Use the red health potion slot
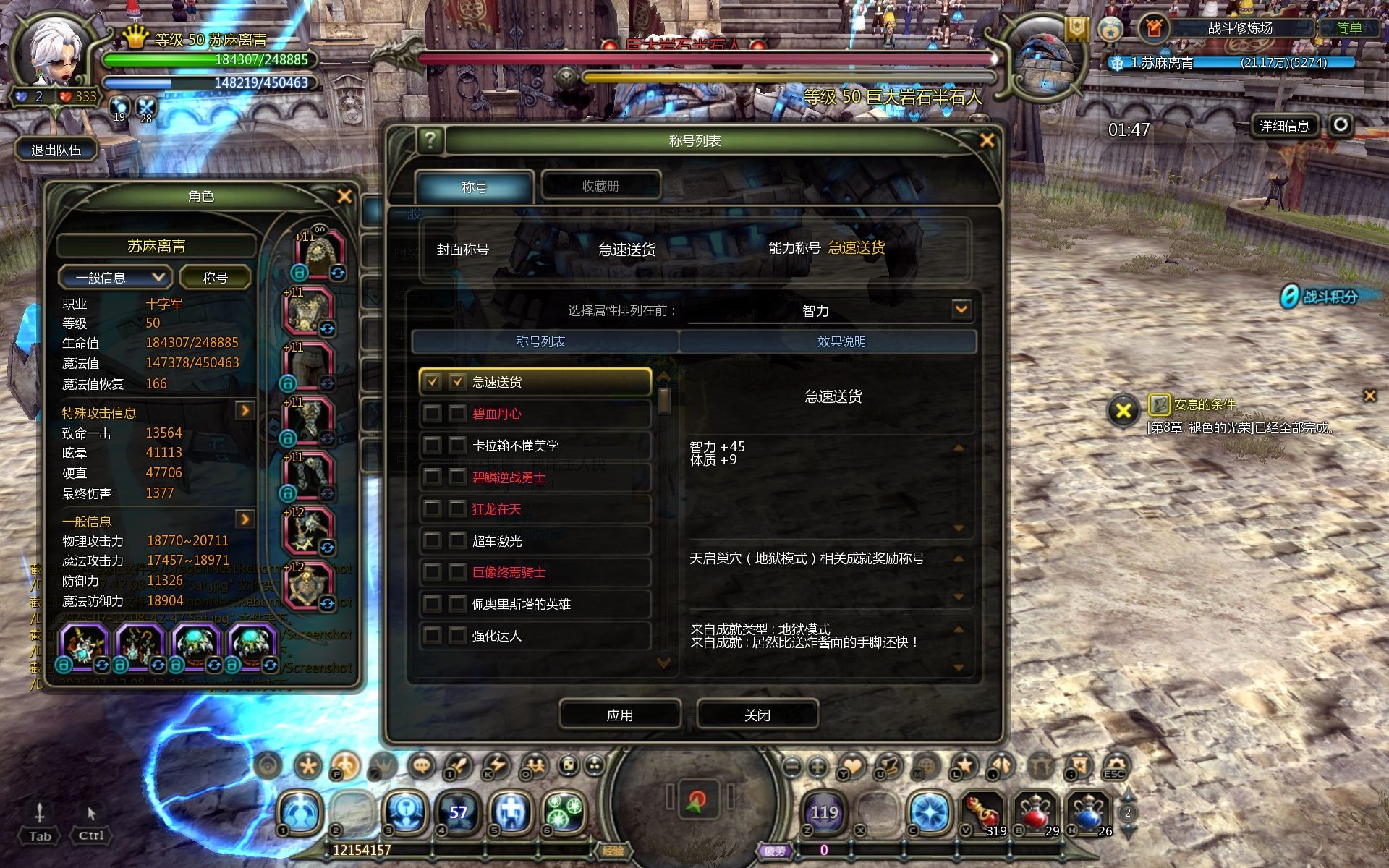1389x868 pixels. click(1035, 812)
